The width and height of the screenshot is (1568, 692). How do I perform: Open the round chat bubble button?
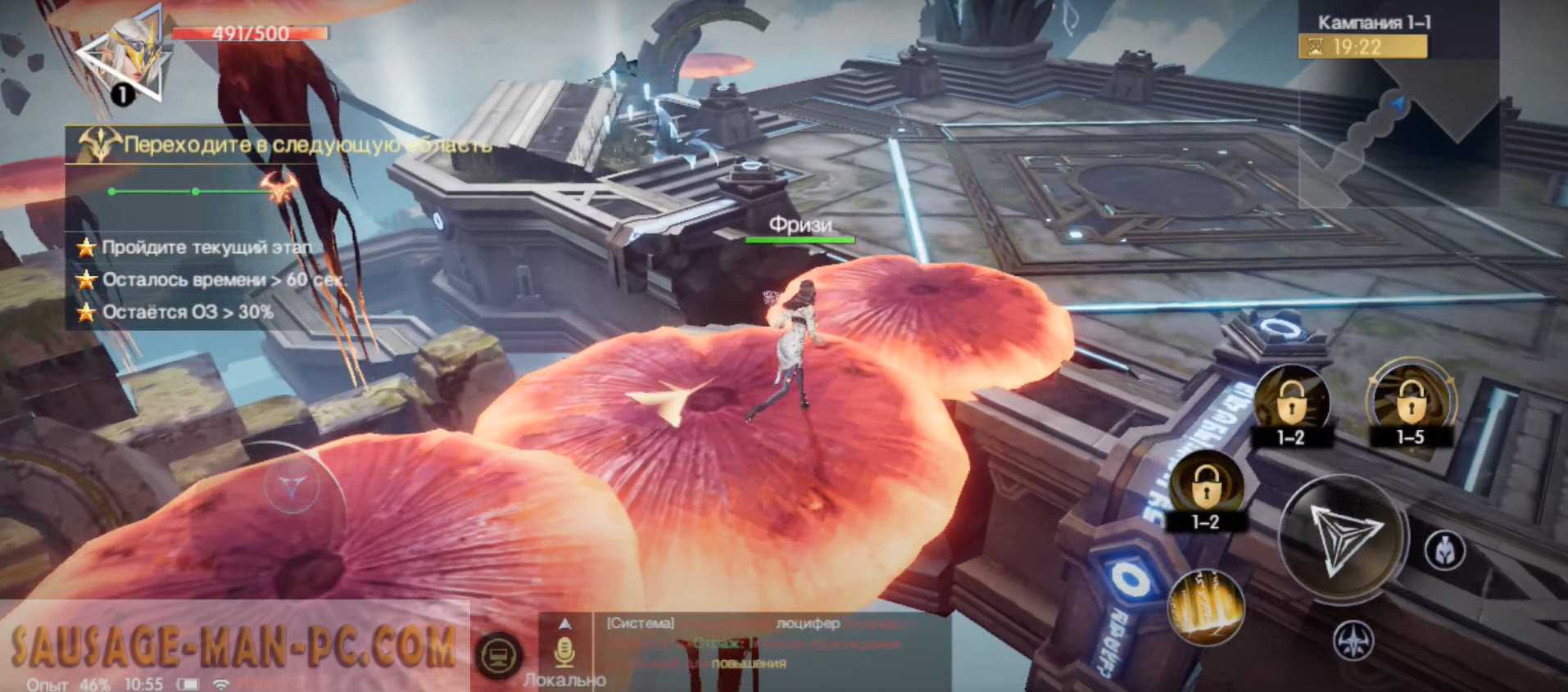click(499, 656)
